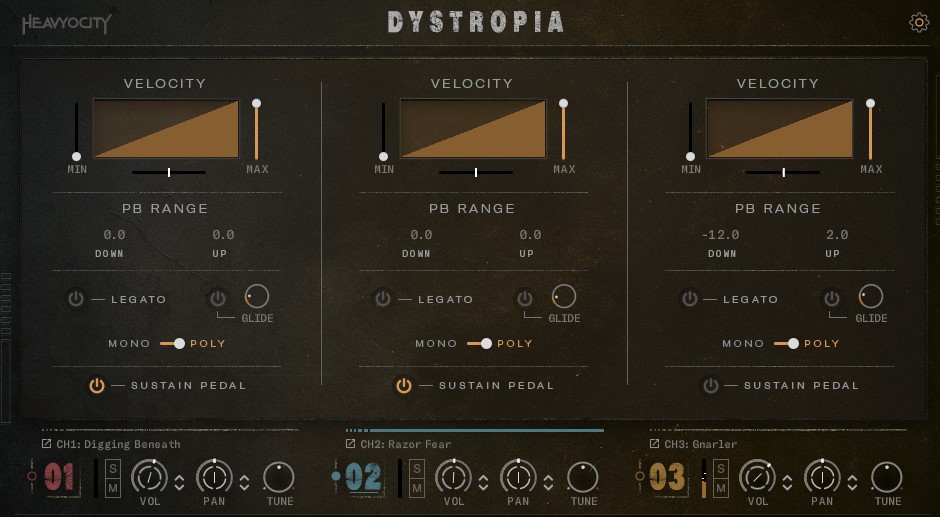940x517 pixels.
Task: Select channel 01 number
Action: click(60, 477)
